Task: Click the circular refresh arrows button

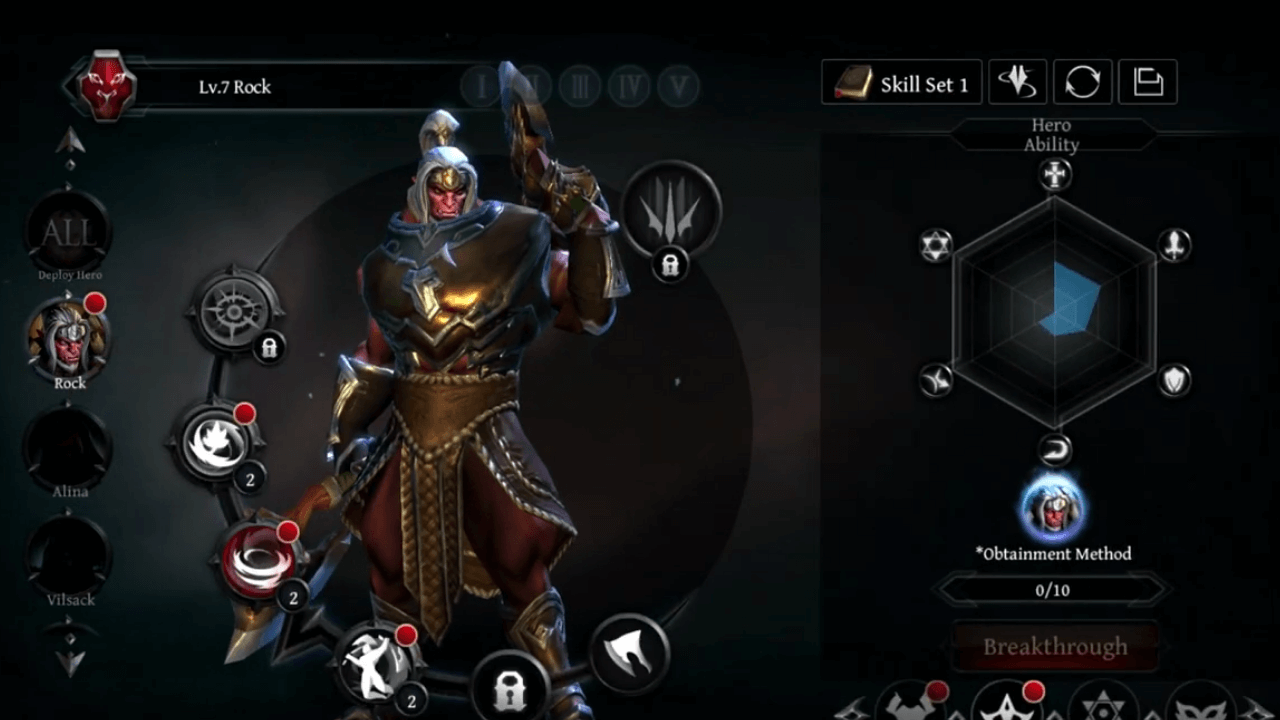Action: (1082, 83)
